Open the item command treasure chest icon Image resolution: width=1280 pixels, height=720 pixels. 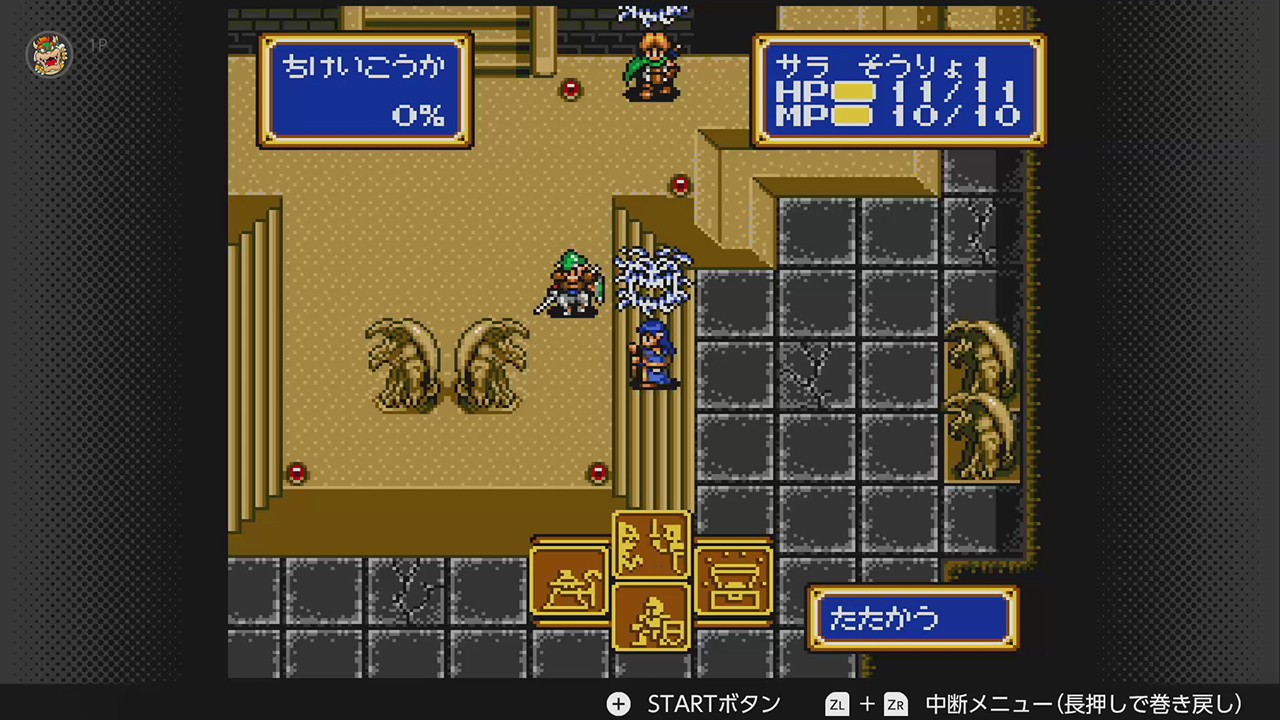point(732,582)
